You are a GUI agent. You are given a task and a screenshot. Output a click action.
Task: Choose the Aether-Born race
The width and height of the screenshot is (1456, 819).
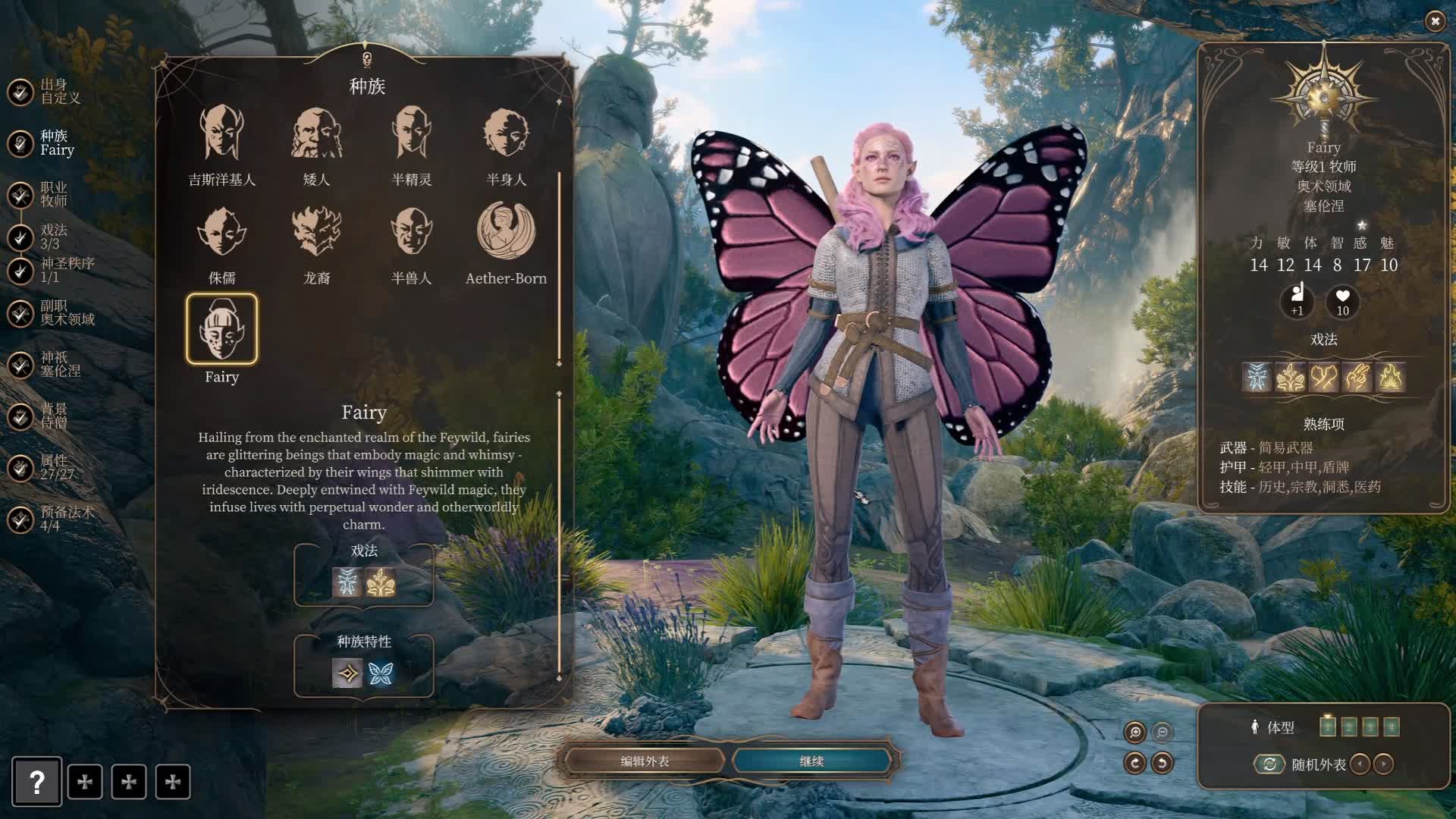506,232
